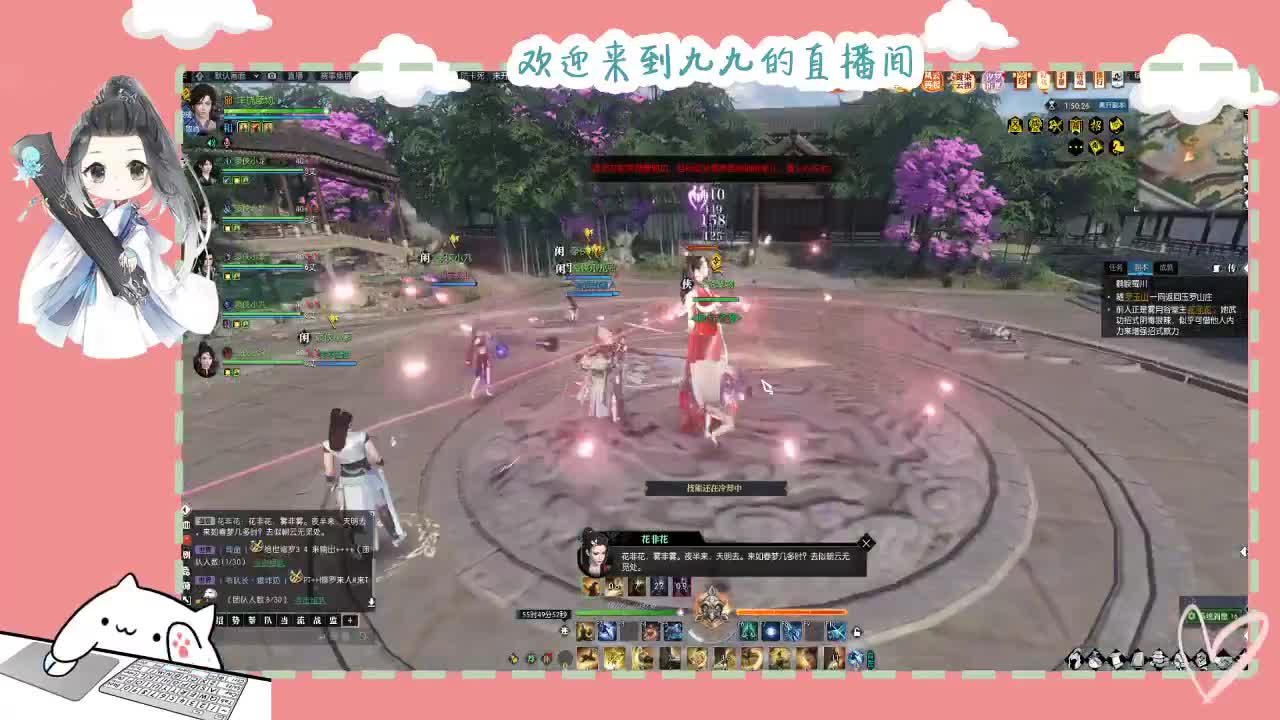Open the 默认画面 dropdown in the top bar

[x=234, y=77]
